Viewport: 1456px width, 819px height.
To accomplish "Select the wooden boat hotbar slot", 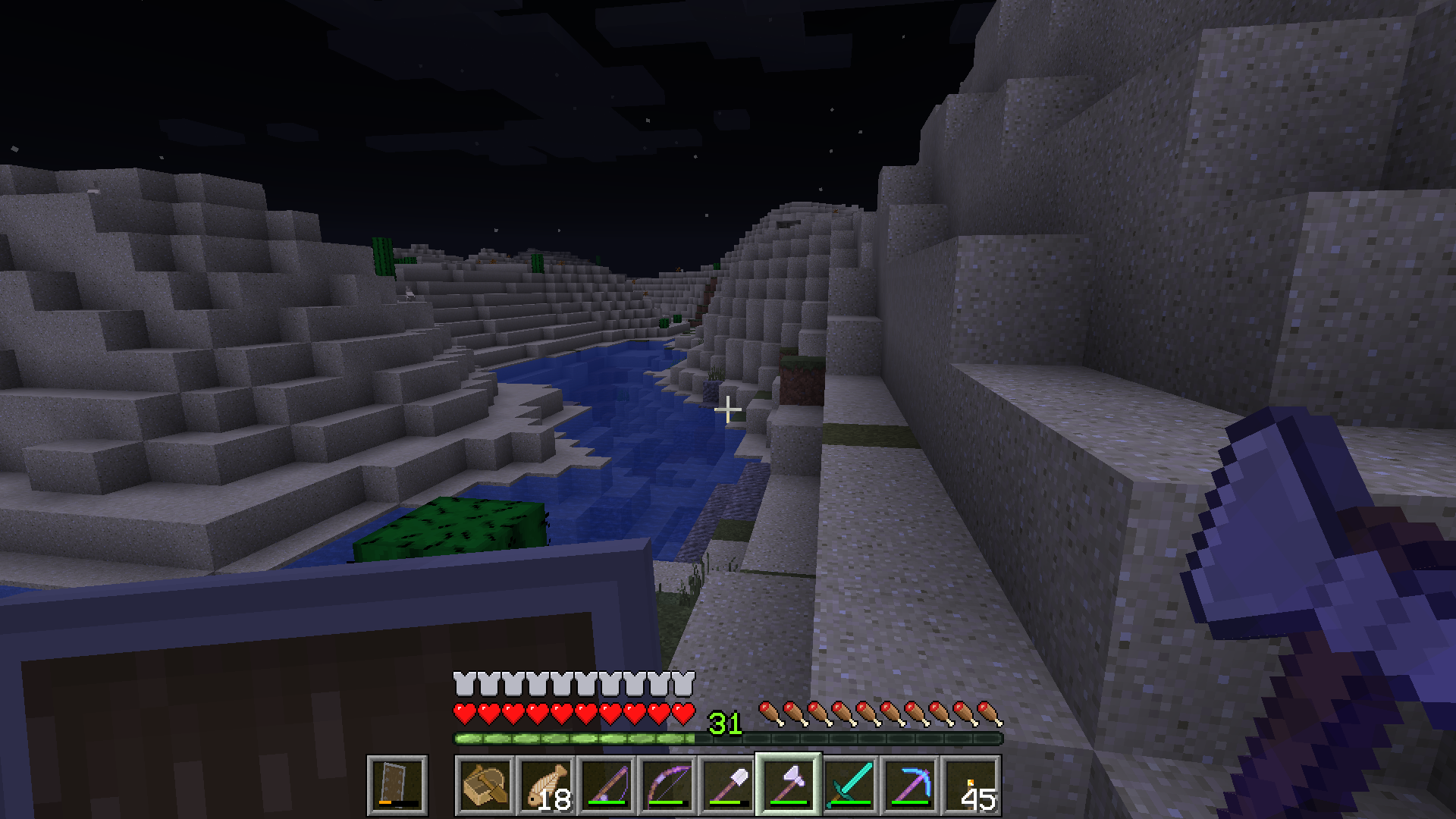I will (485, 785).
